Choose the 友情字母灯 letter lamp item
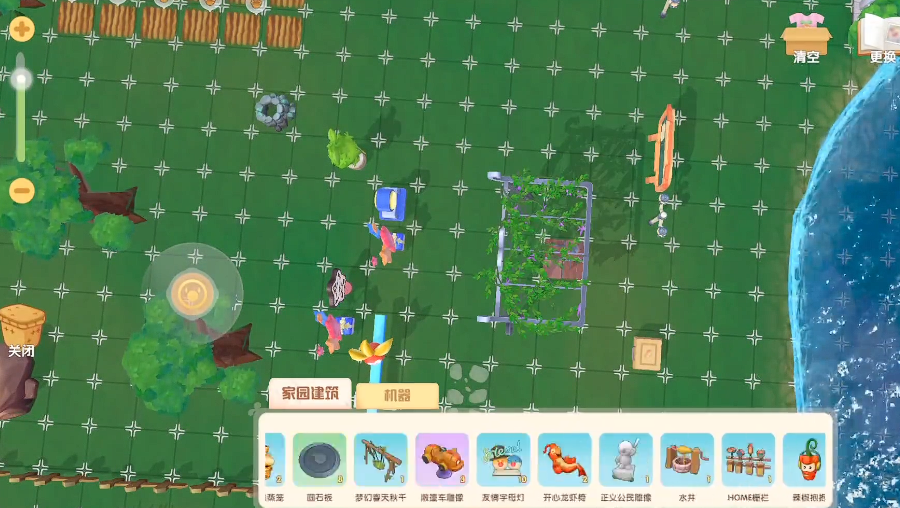Image resolution: width=900 pixels, height=508 pixels. pos(502,460)
